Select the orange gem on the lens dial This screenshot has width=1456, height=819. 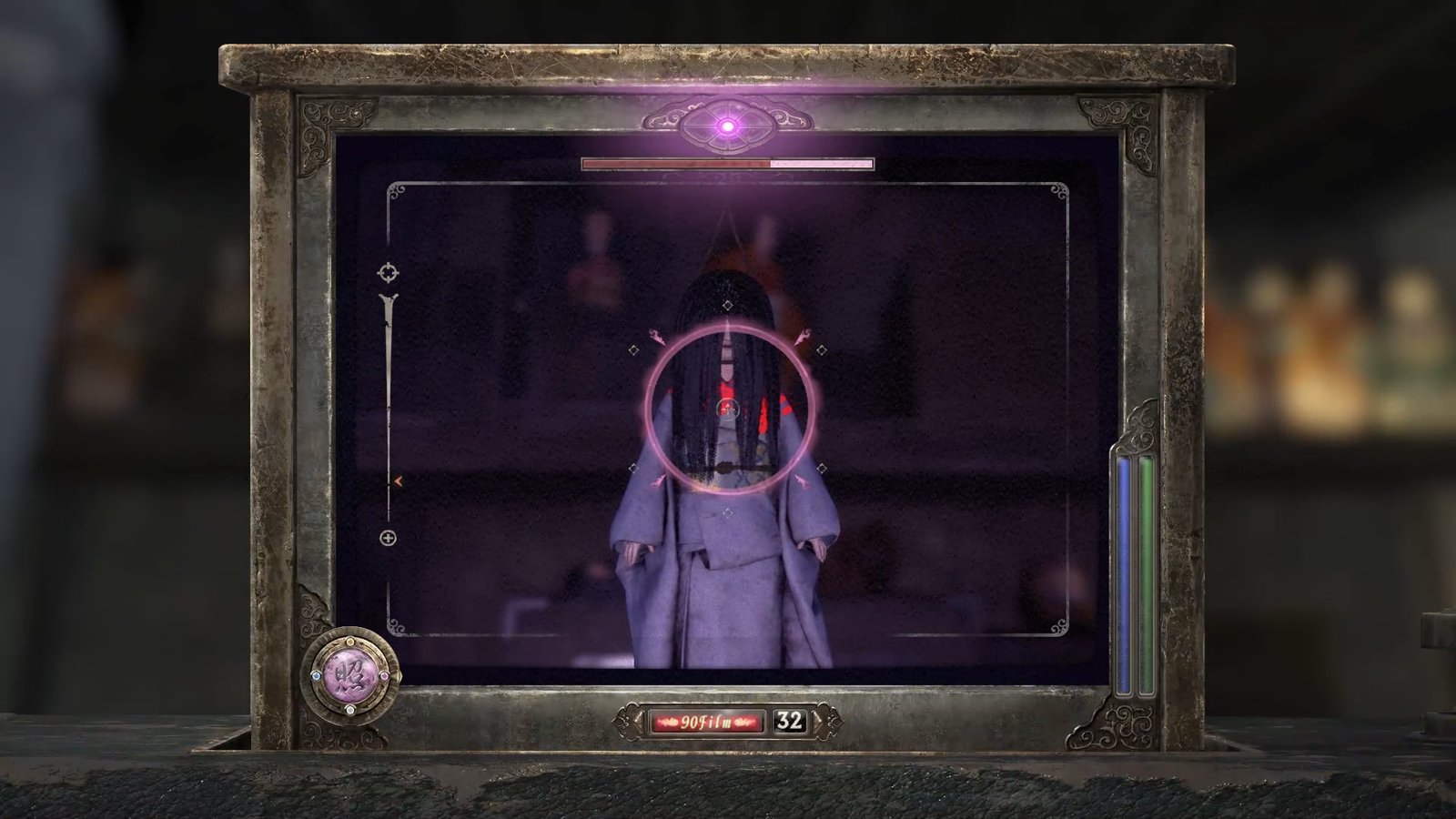tap(350, 642)
